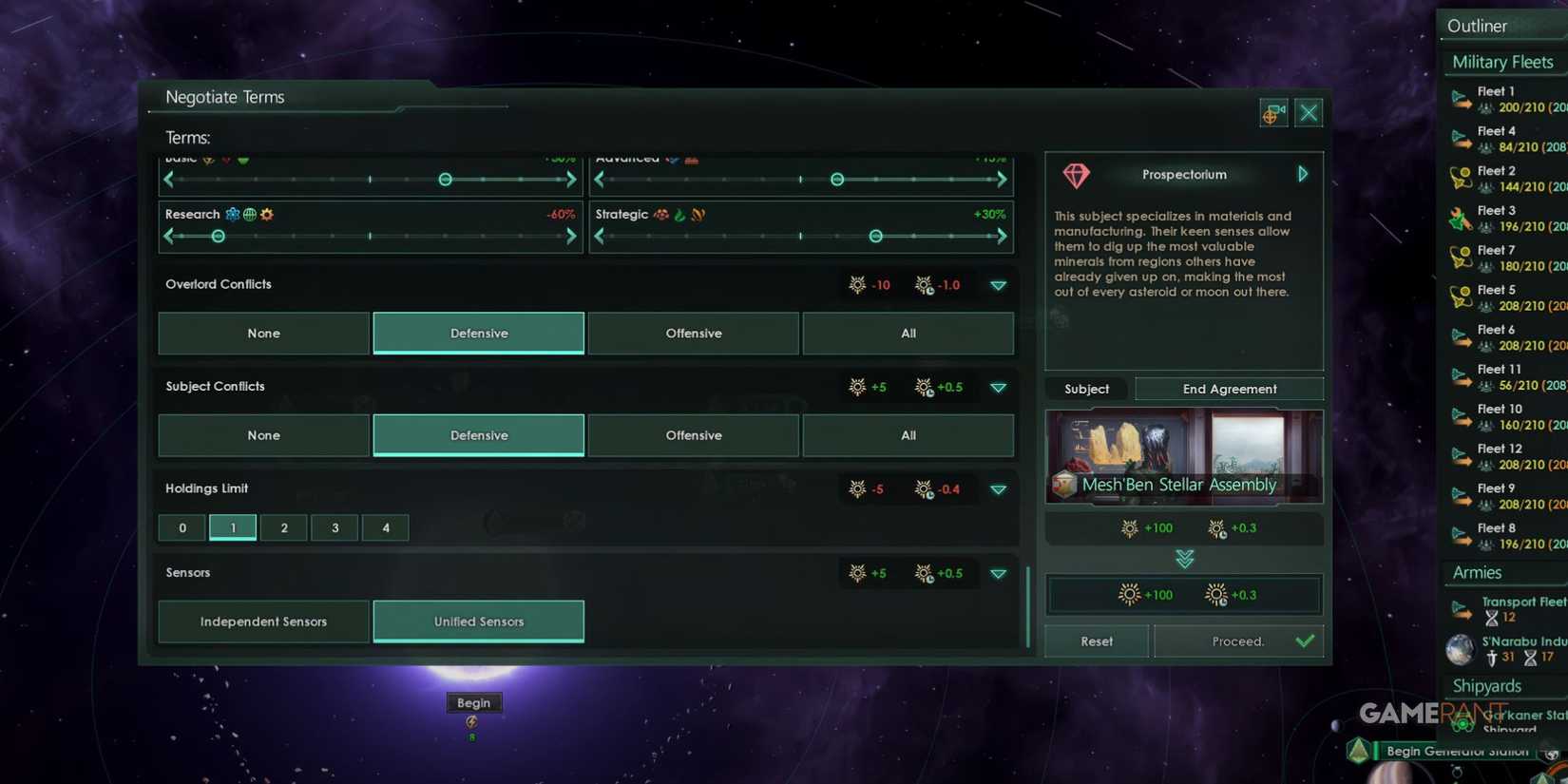Screen dimensions: 1568x784
Task: Switch to the End Agreement tab
Action: pyautogui.click(x=1229, y=389)
